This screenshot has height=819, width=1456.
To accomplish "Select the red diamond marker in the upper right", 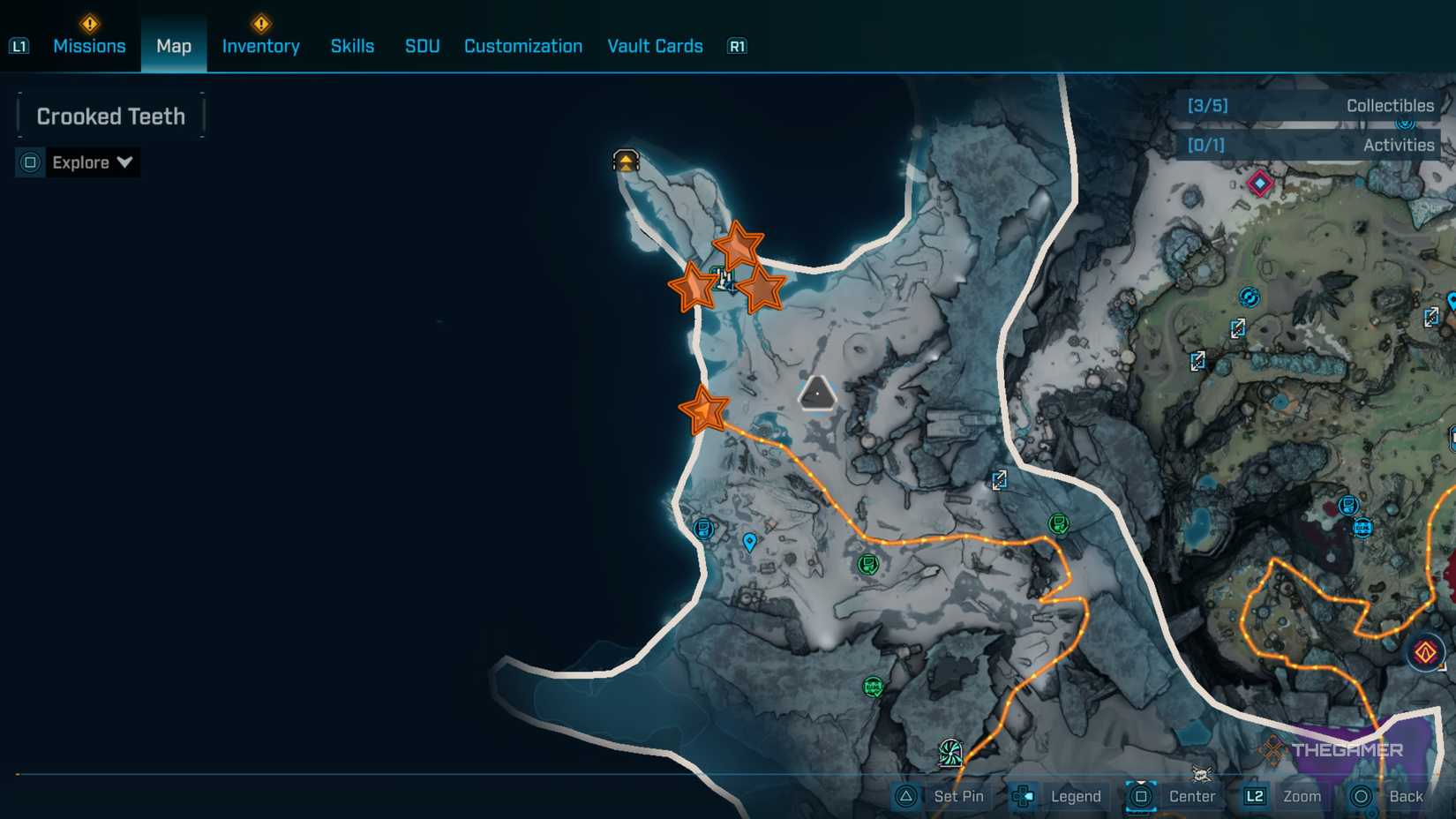I will coord(1259,184).
